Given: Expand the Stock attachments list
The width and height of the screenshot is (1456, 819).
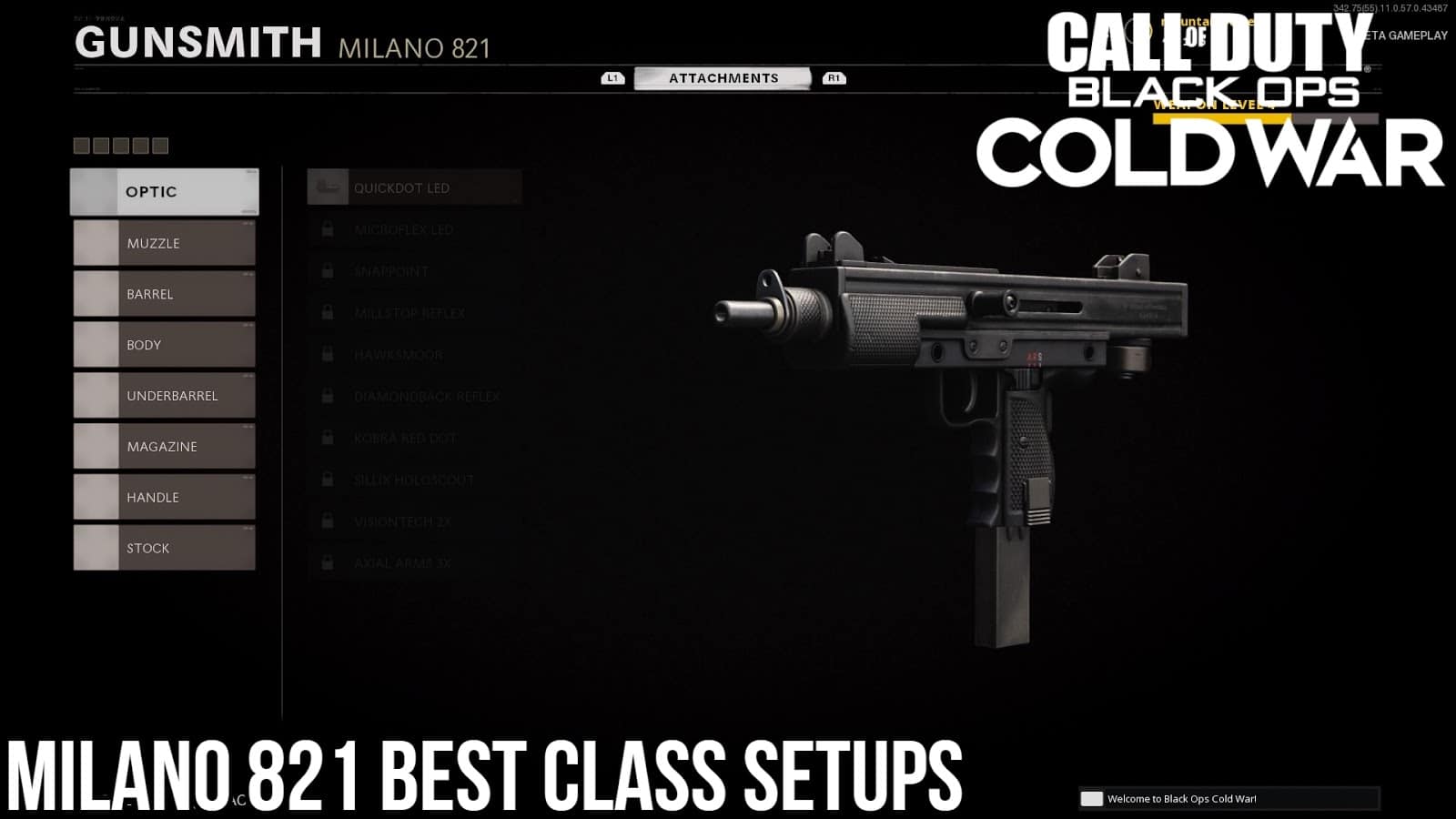Looking at the screenshot, I should (164, 548).
